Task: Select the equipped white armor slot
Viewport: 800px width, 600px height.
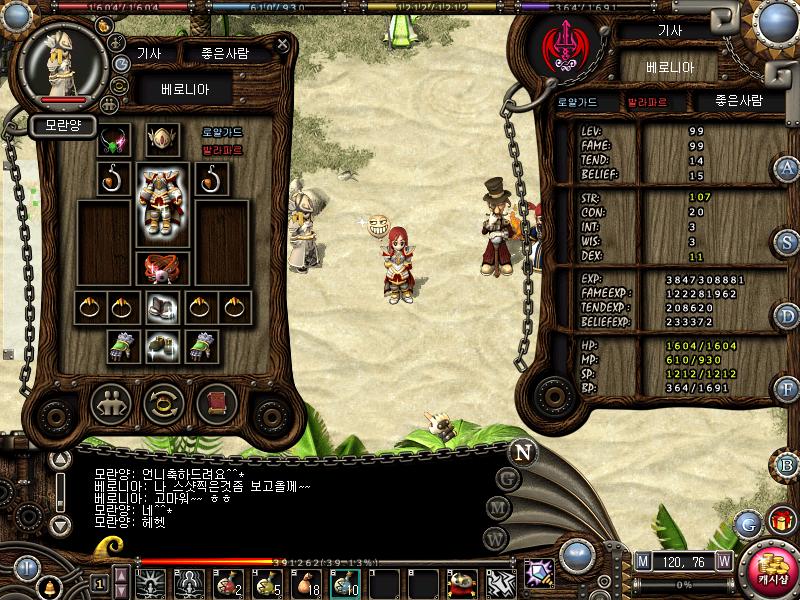Action: click(x=162, y=200)
